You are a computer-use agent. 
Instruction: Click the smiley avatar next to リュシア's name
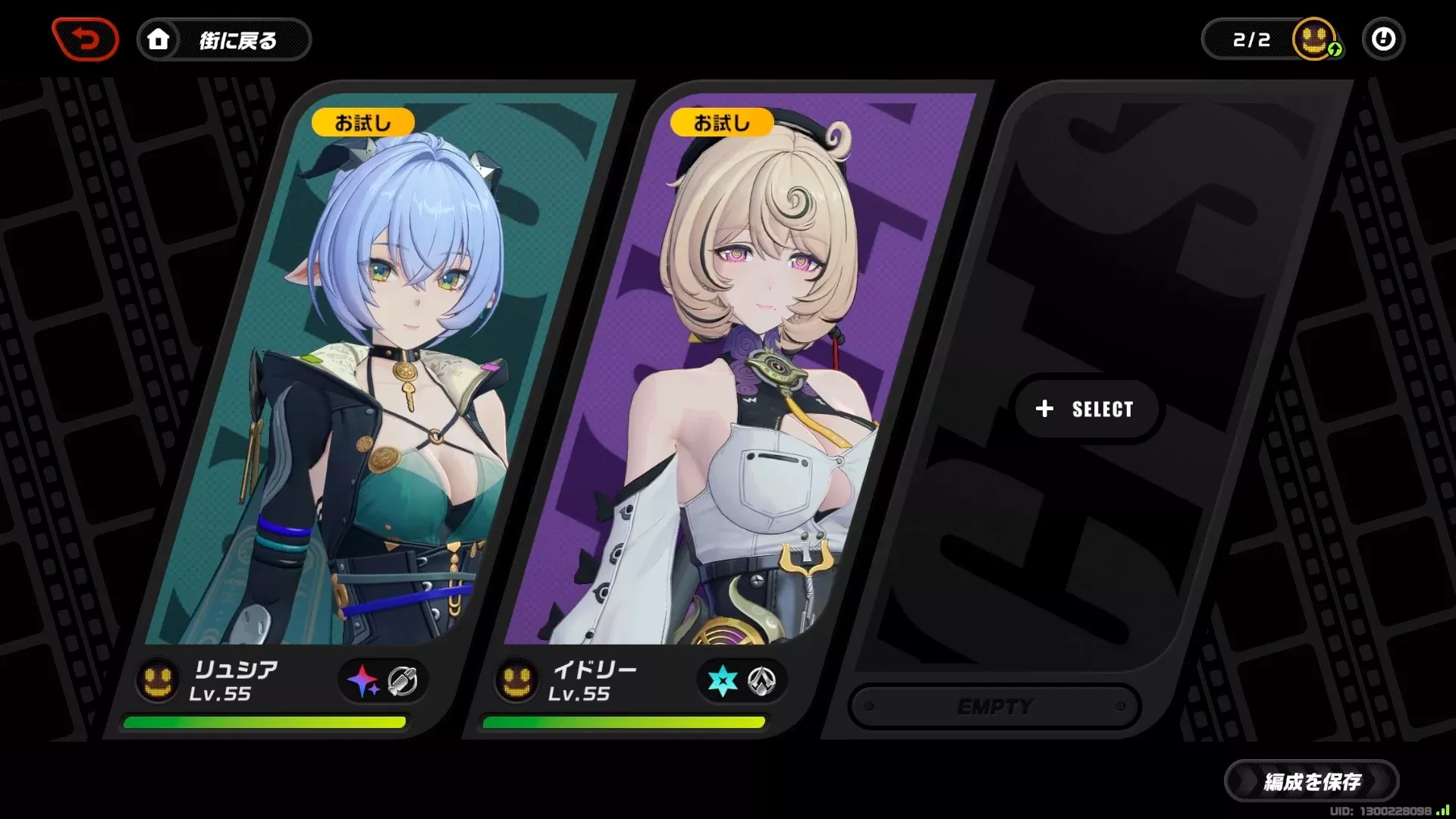point(156,680)
